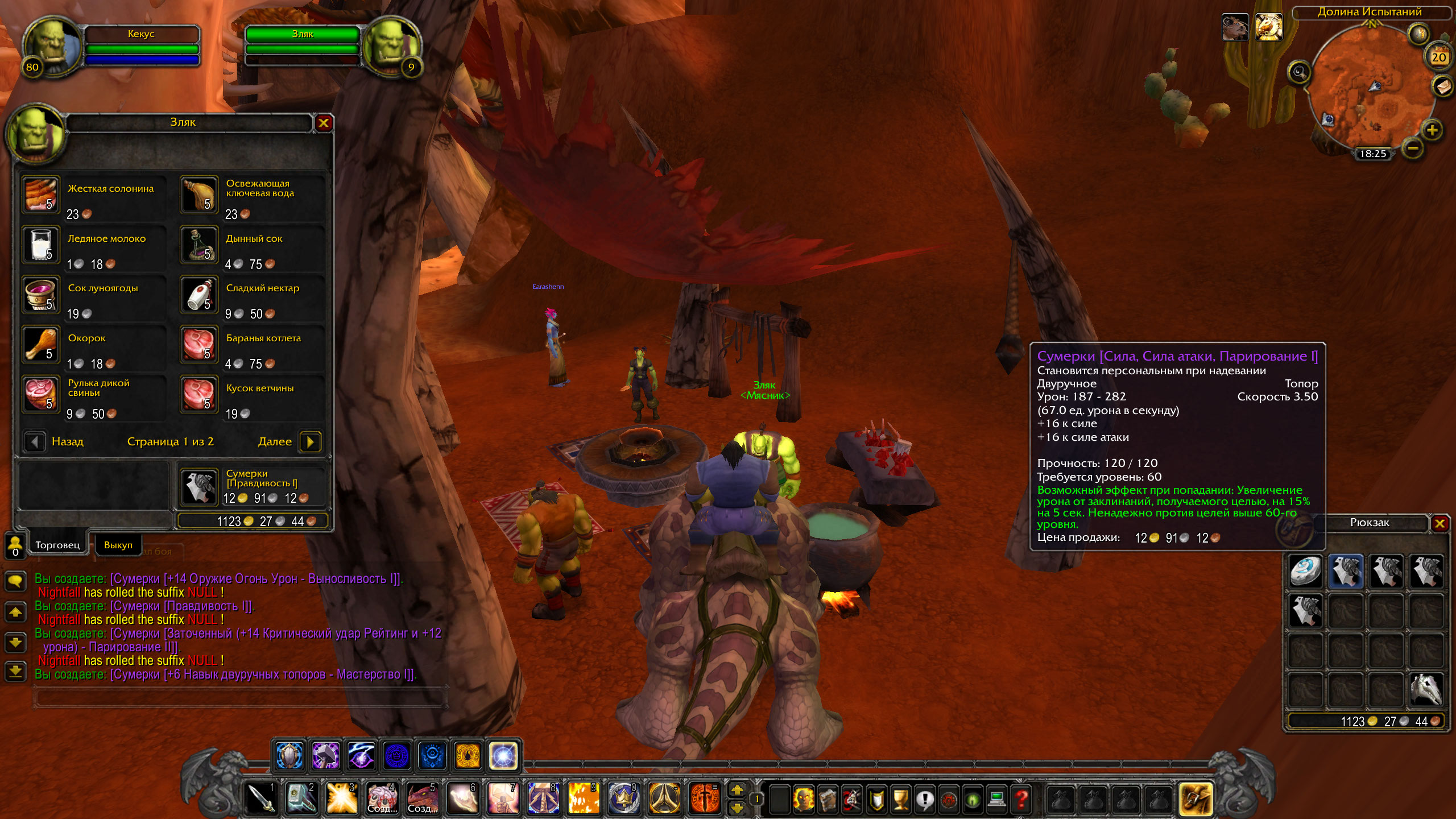Open the Торговец tab
This screenshot has width=1456, height=819.
57,545
